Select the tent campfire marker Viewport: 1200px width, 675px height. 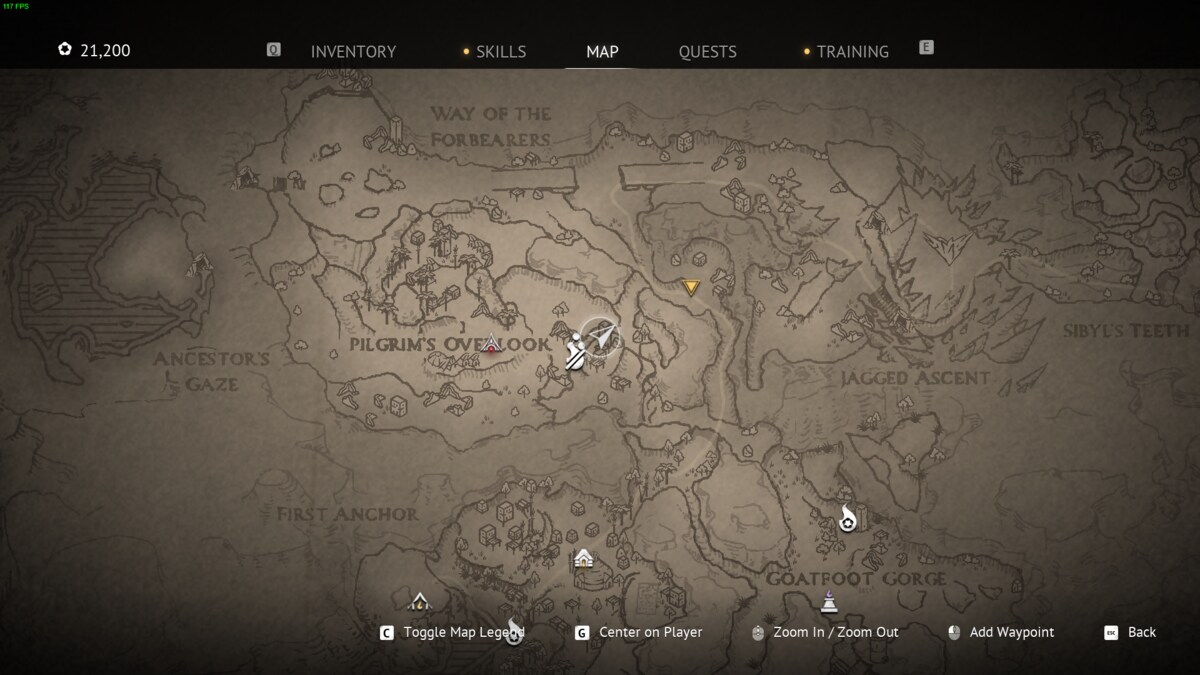point(420,601)
